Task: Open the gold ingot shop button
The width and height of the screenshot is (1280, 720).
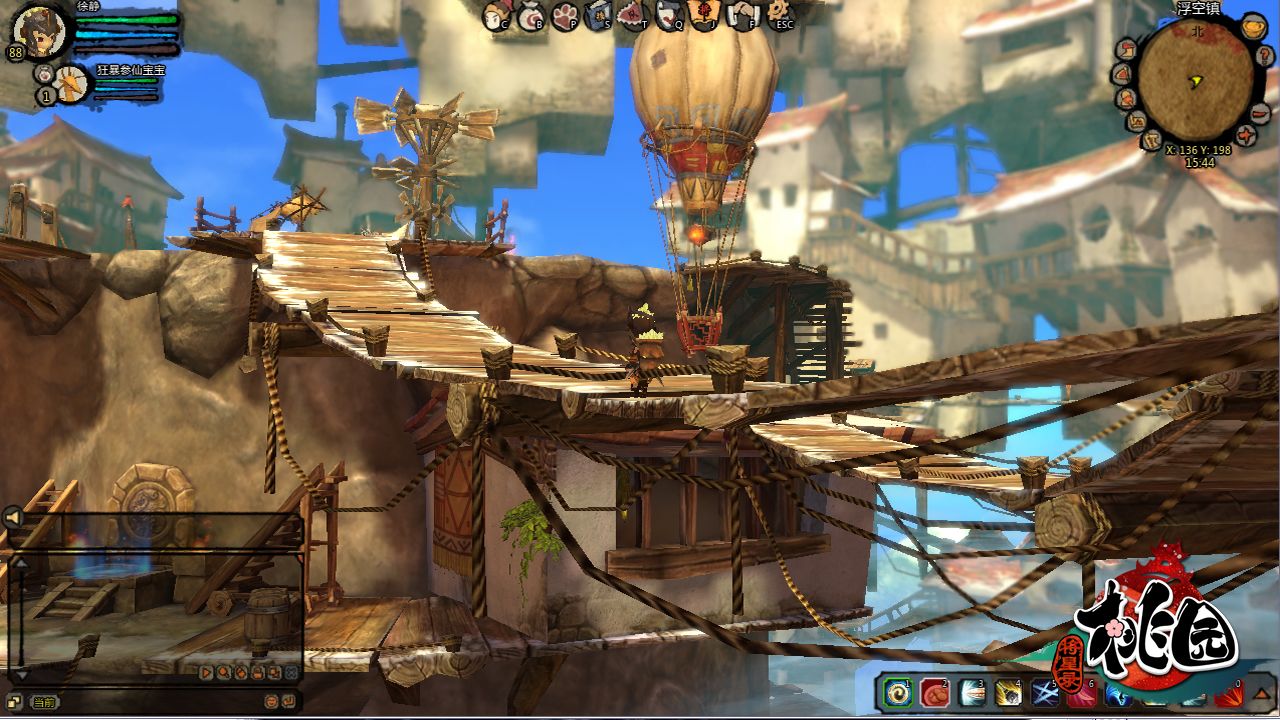Action: click(1252, 27)
